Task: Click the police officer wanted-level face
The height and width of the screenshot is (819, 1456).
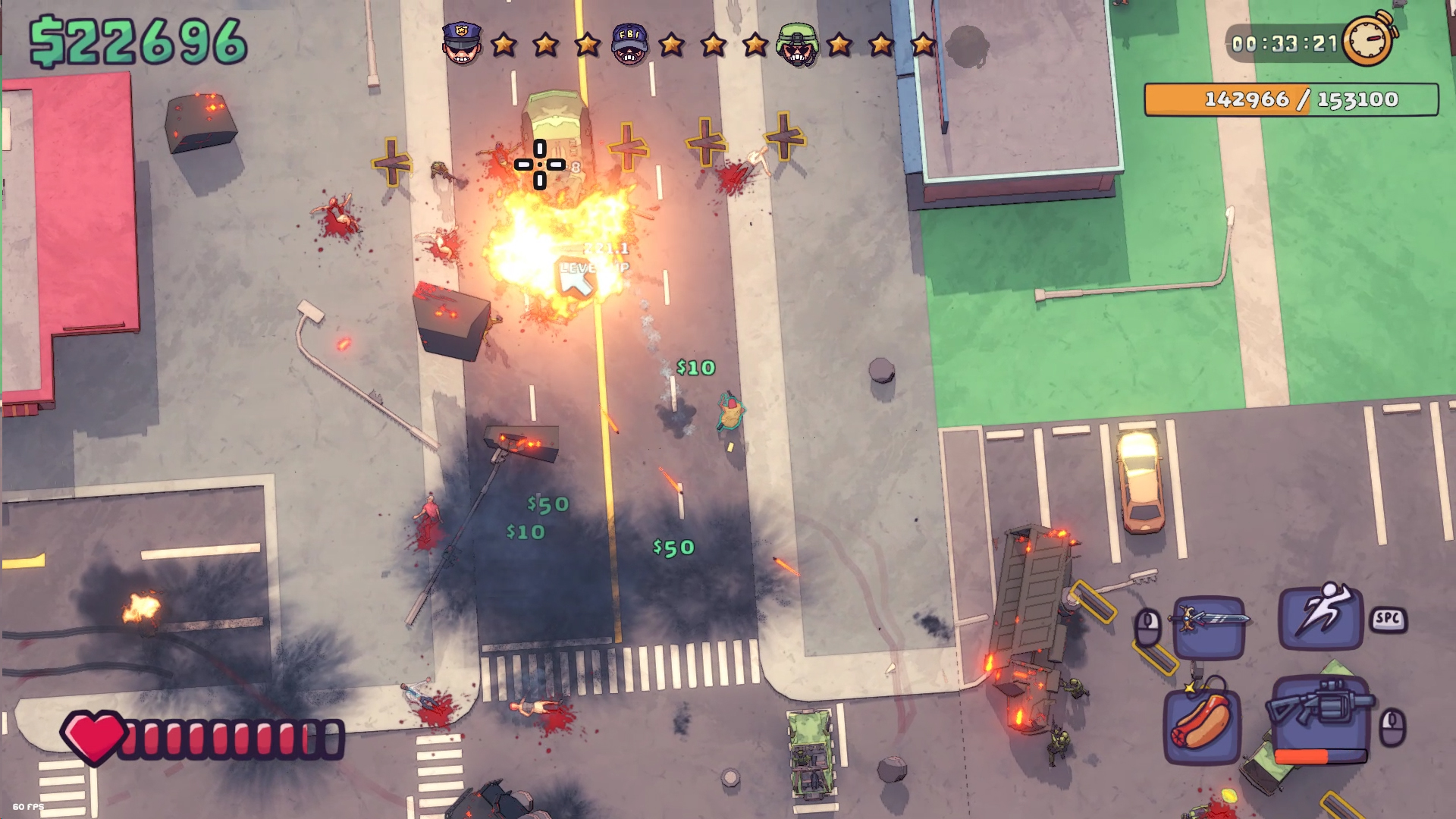Action: pyautogui.click(x=462, y=44)
